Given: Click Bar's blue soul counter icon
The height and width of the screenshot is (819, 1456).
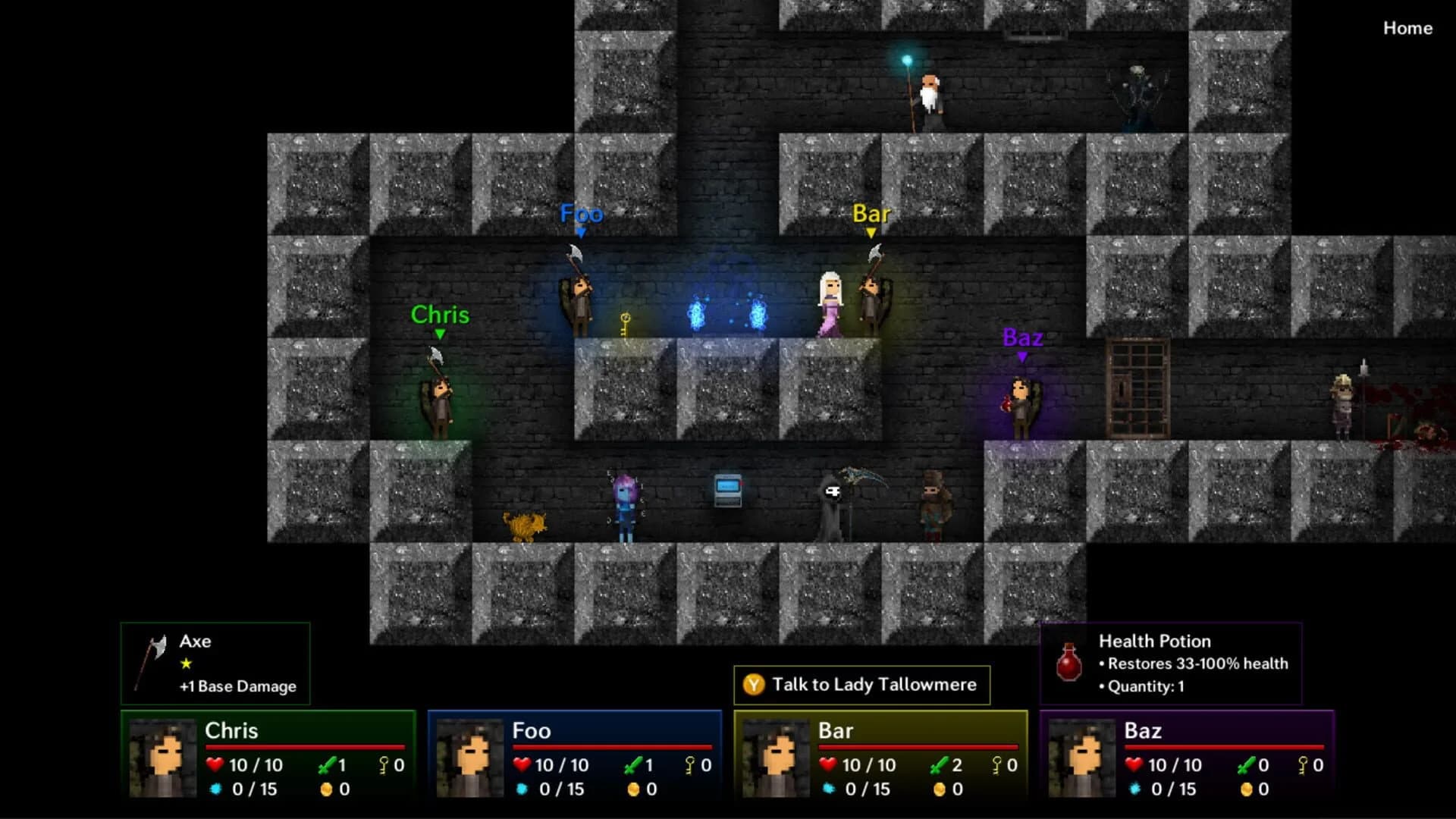Looking at the screenshot, I should [827, 789].
